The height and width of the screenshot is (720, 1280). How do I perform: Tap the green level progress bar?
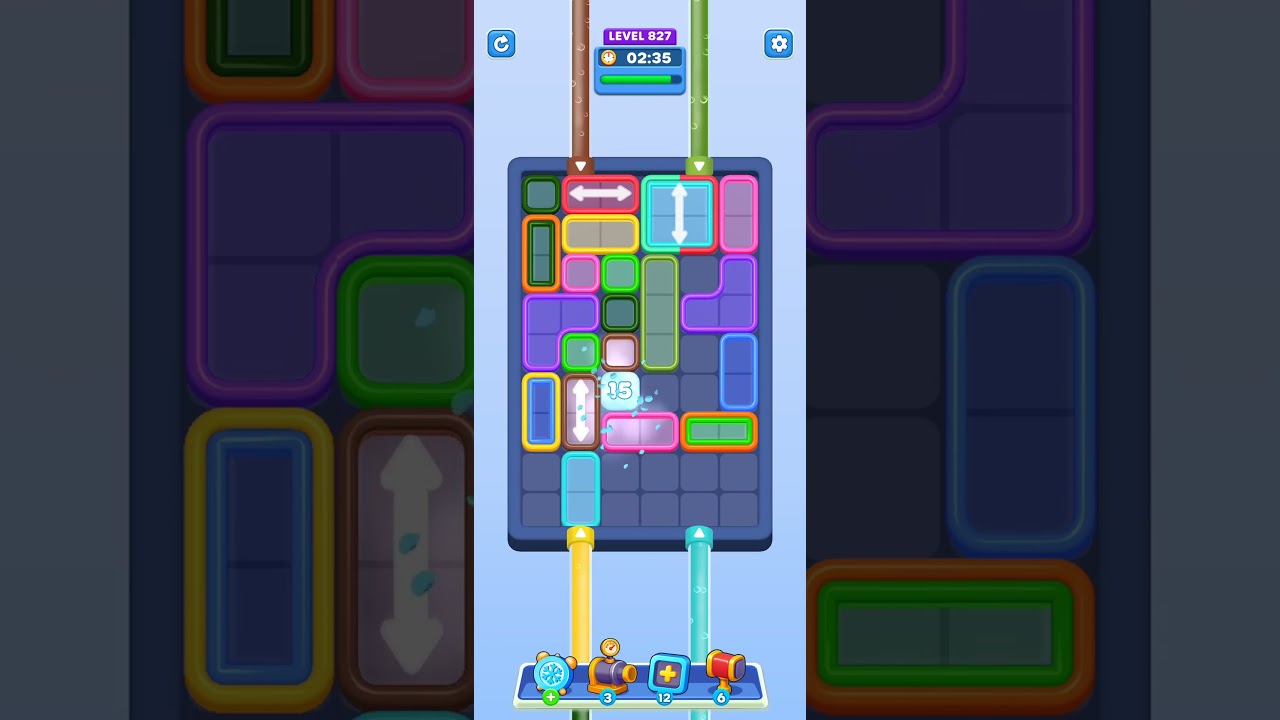(x=638, y=80)
